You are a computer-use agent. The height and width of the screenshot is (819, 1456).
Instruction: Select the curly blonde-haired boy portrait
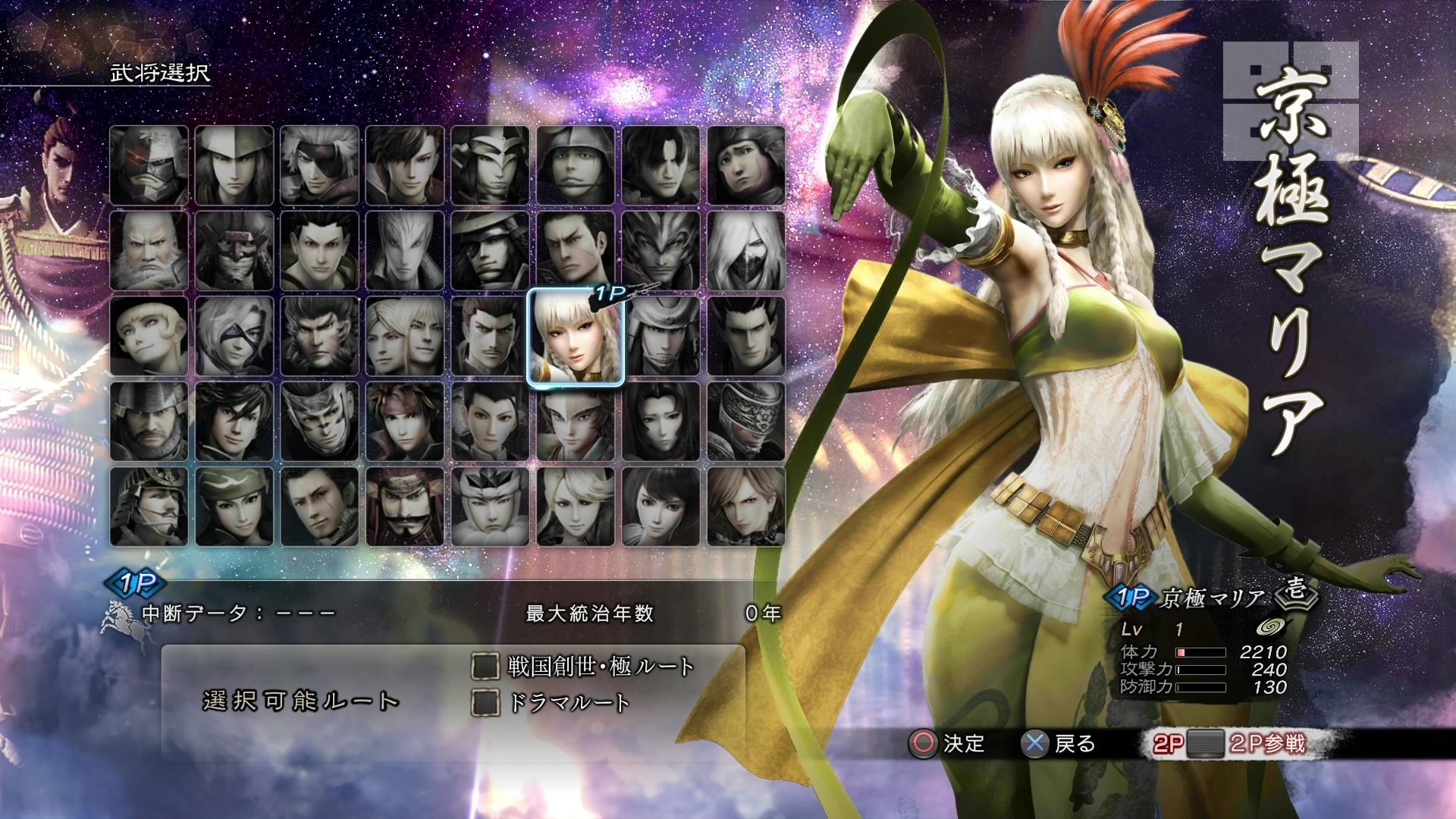(x=149, y=337)
